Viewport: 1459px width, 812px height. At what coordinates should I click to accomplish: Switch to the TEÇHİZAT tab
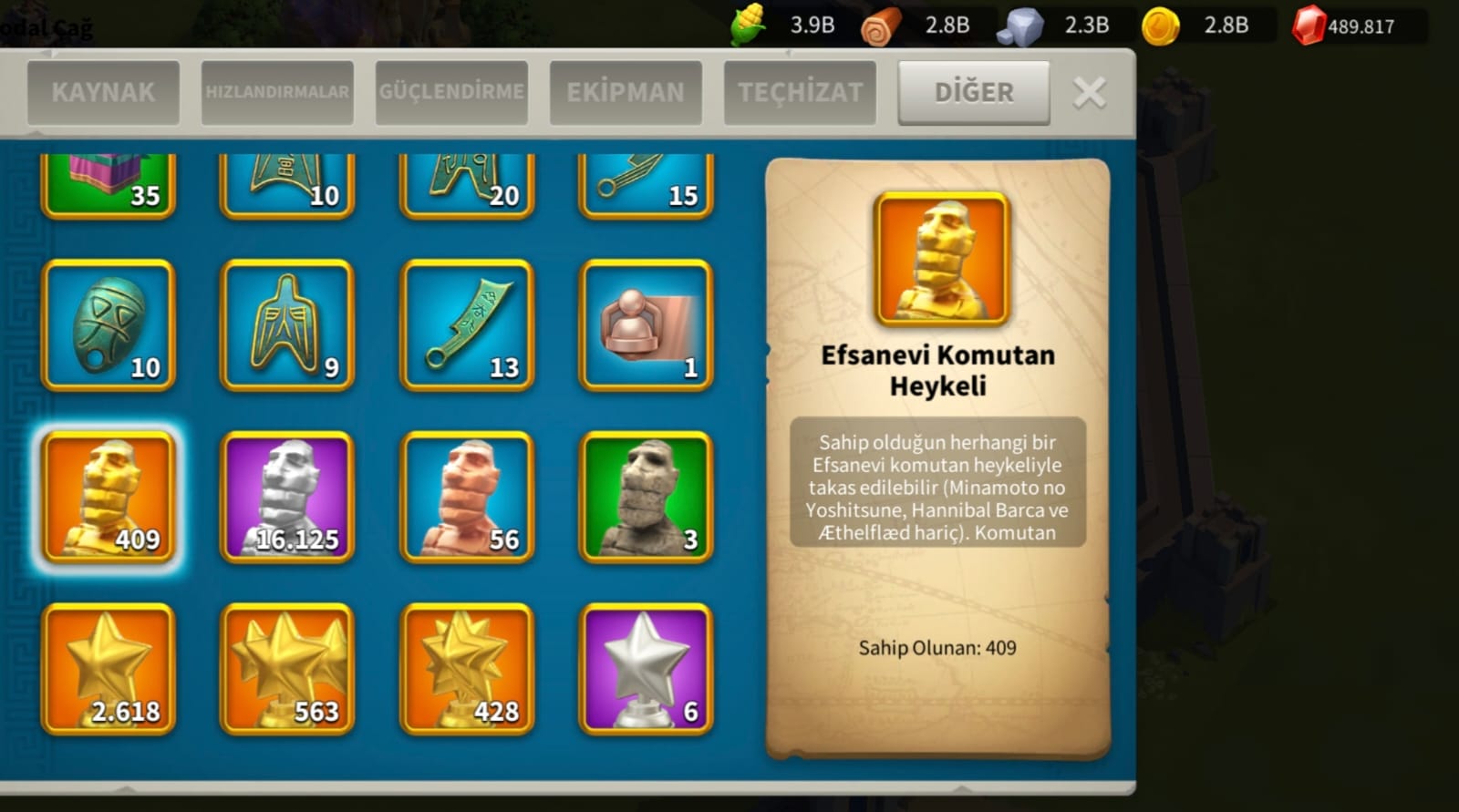tap(800, 92)
